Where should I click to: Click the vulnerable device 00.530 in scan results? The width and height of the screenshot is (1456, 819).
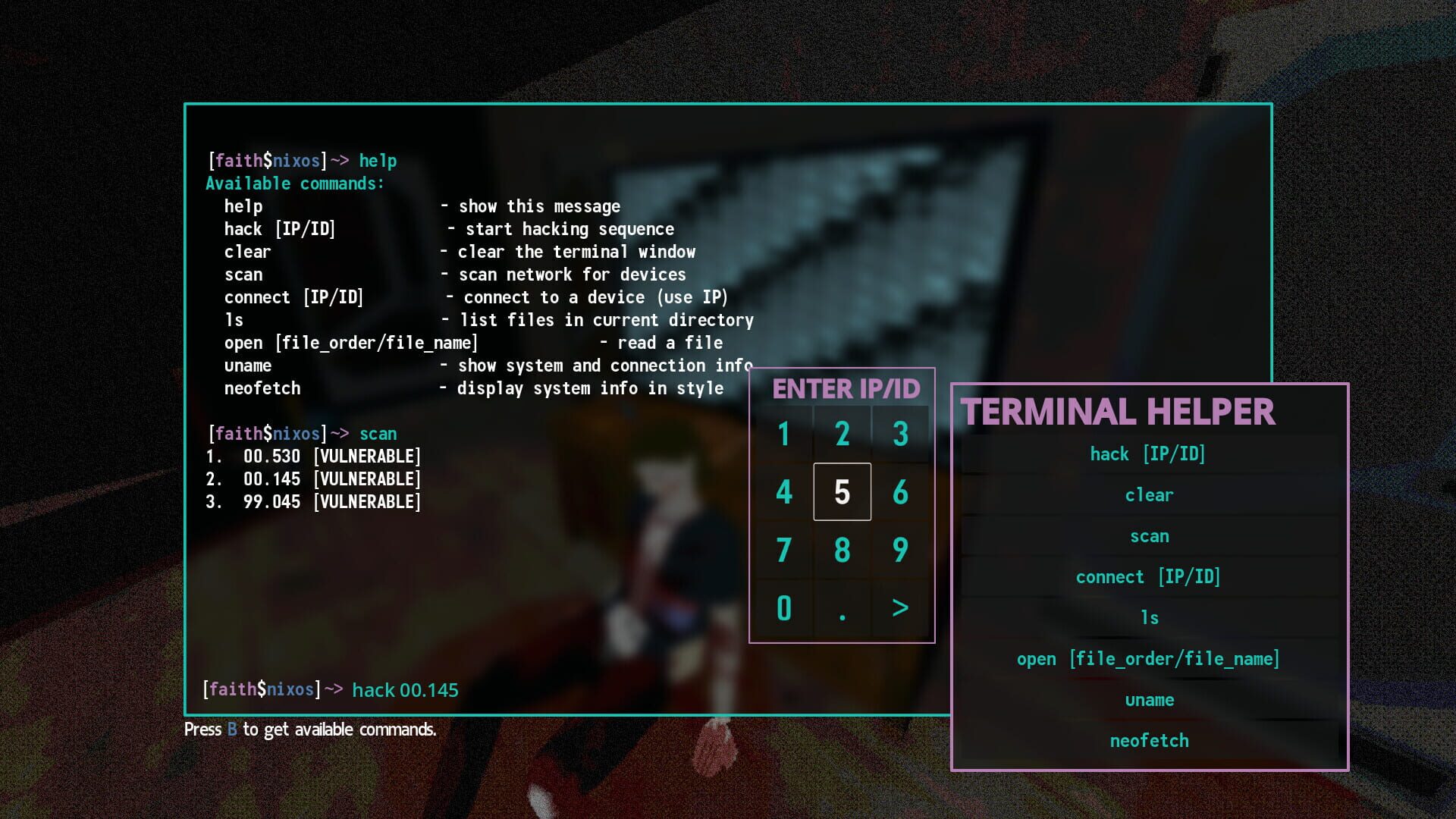click(x=314, y=456)
